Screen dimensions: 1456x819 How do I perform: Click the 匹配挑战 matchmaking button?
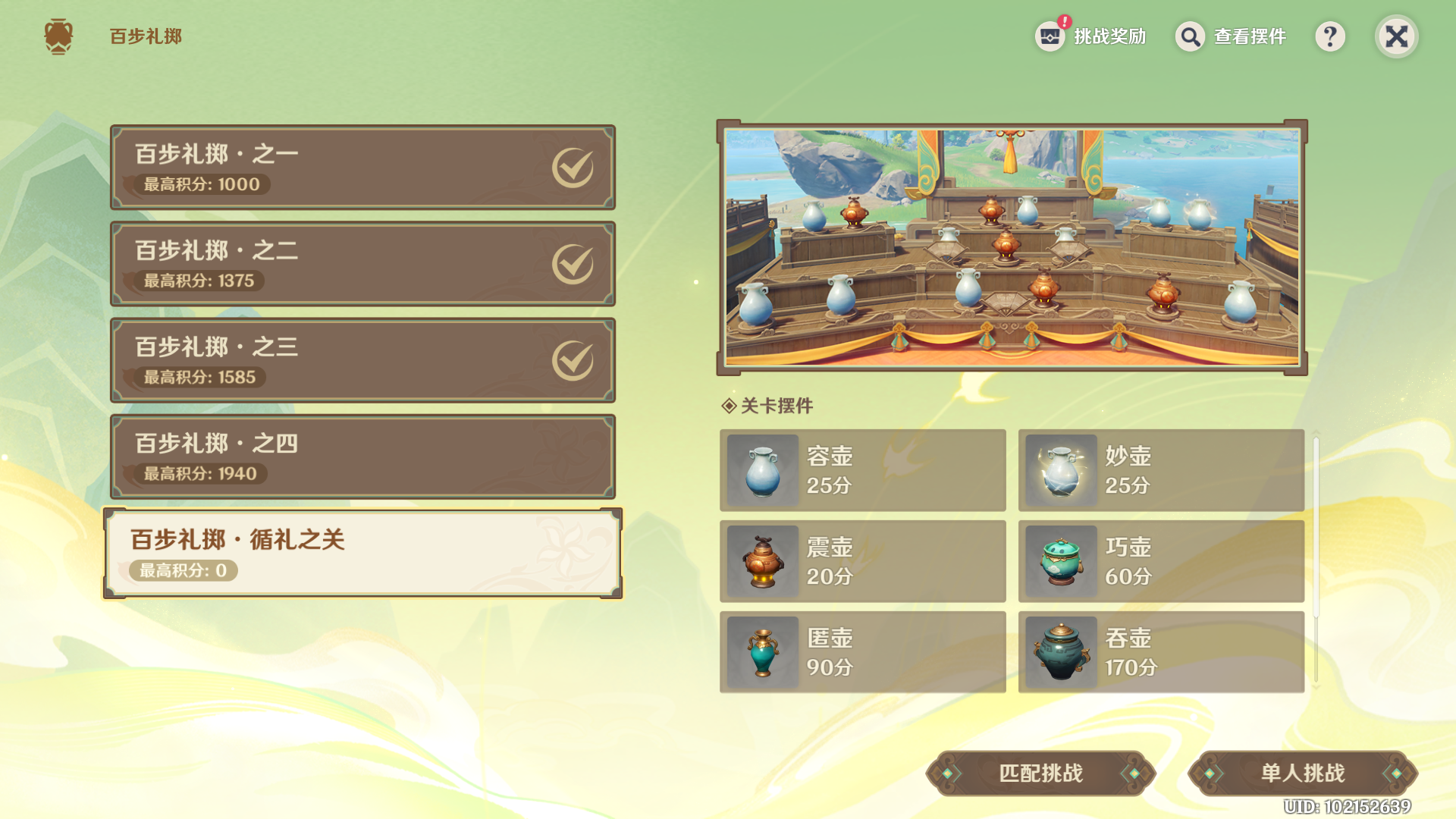tap(1041, 772)
